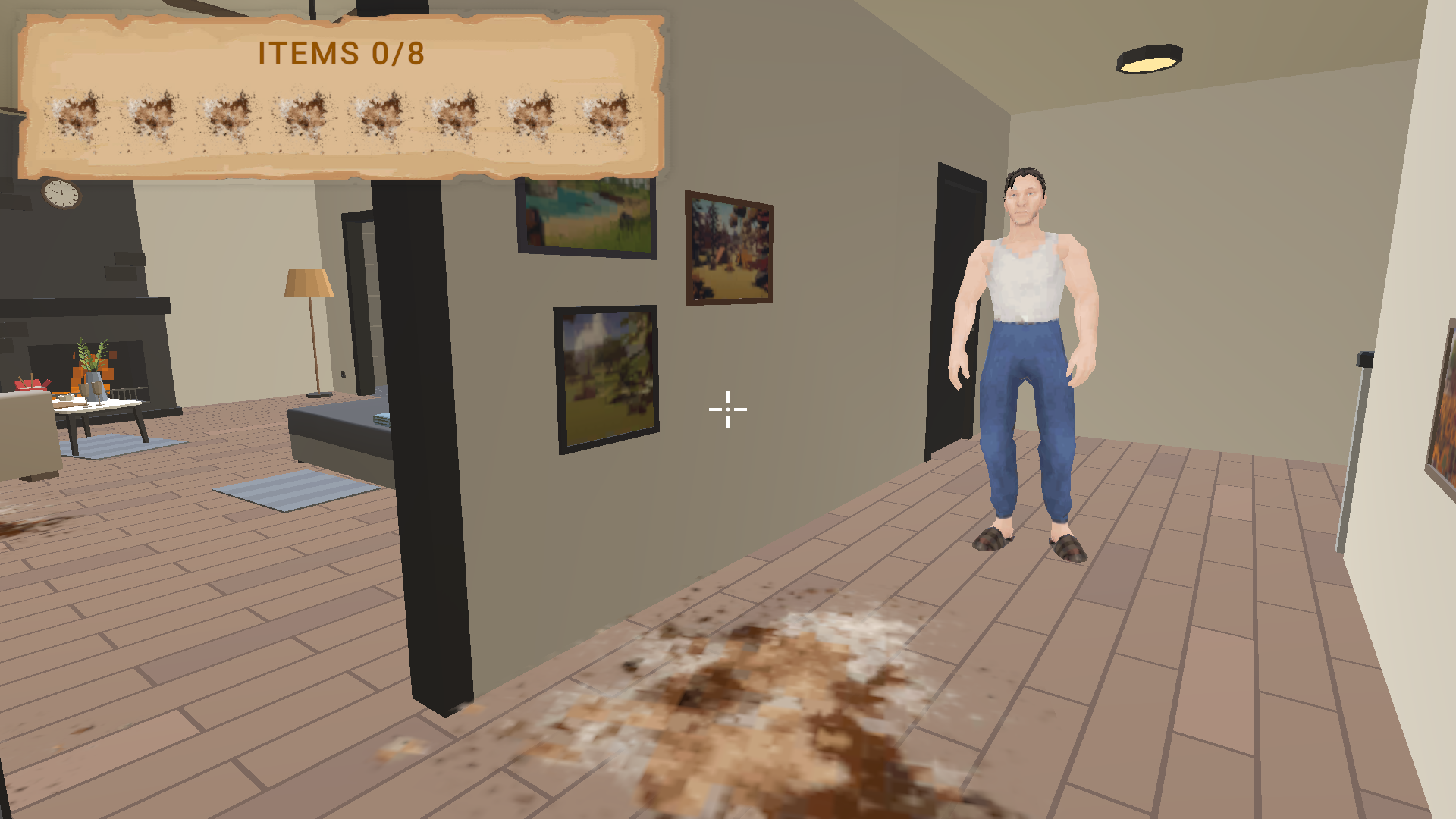The height and width of the screenshot is (819, 1456).
Task: Select the lake painting on the wall
Action: 585,215
